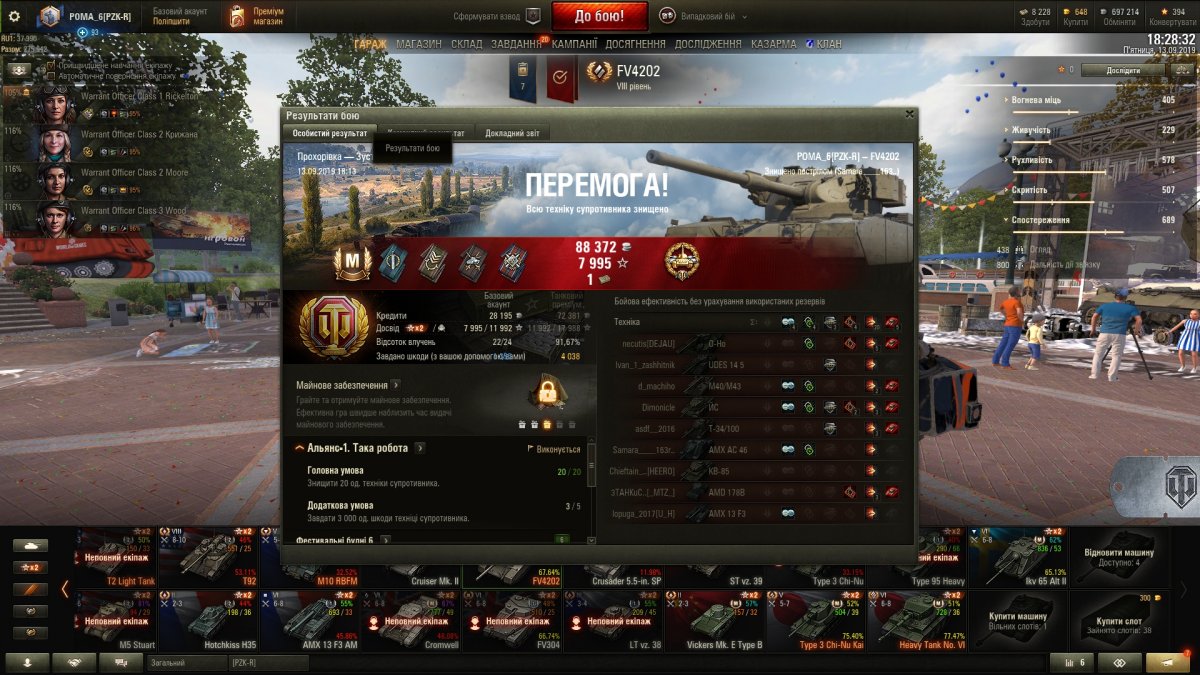Open the КАМПАНІЇ campaigns menu

[x=574, y=44]
